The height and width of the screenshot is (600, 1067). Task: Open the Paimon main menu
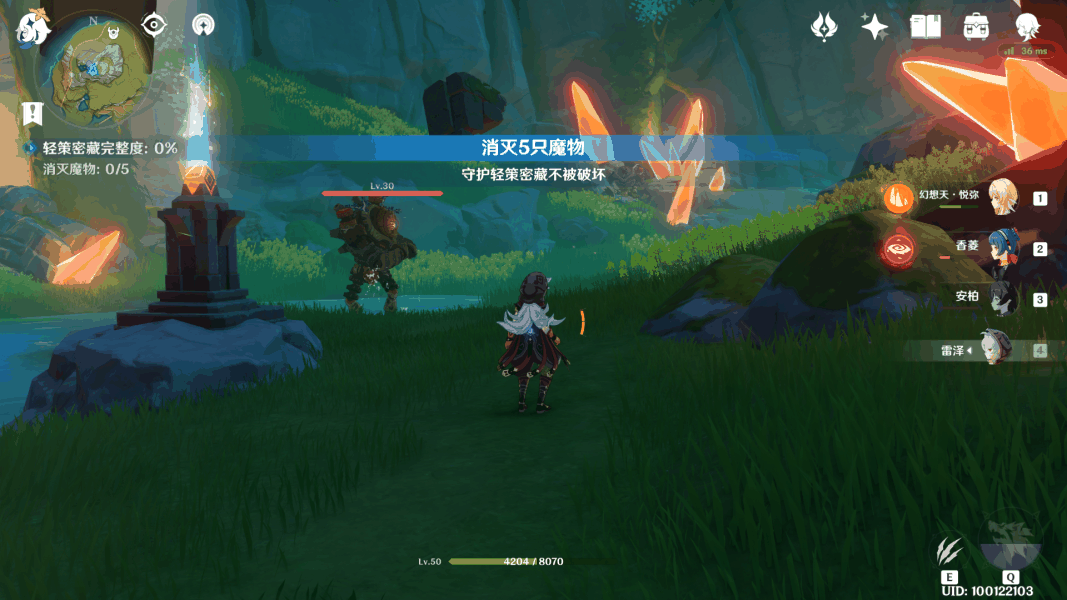click(32, 29)
